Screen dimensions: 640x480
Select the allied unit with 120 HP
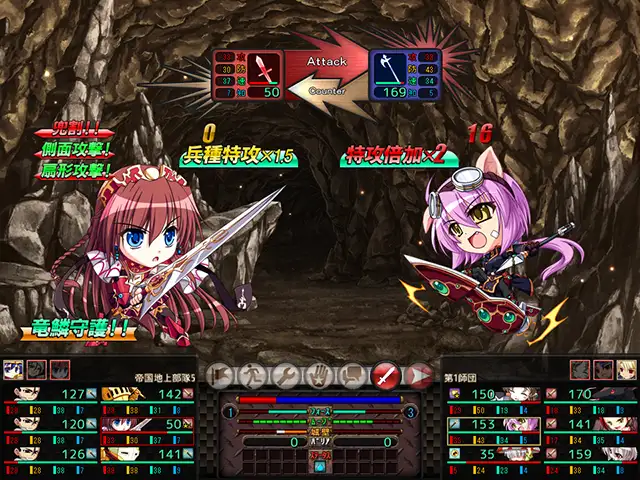[x=50, y=424]
